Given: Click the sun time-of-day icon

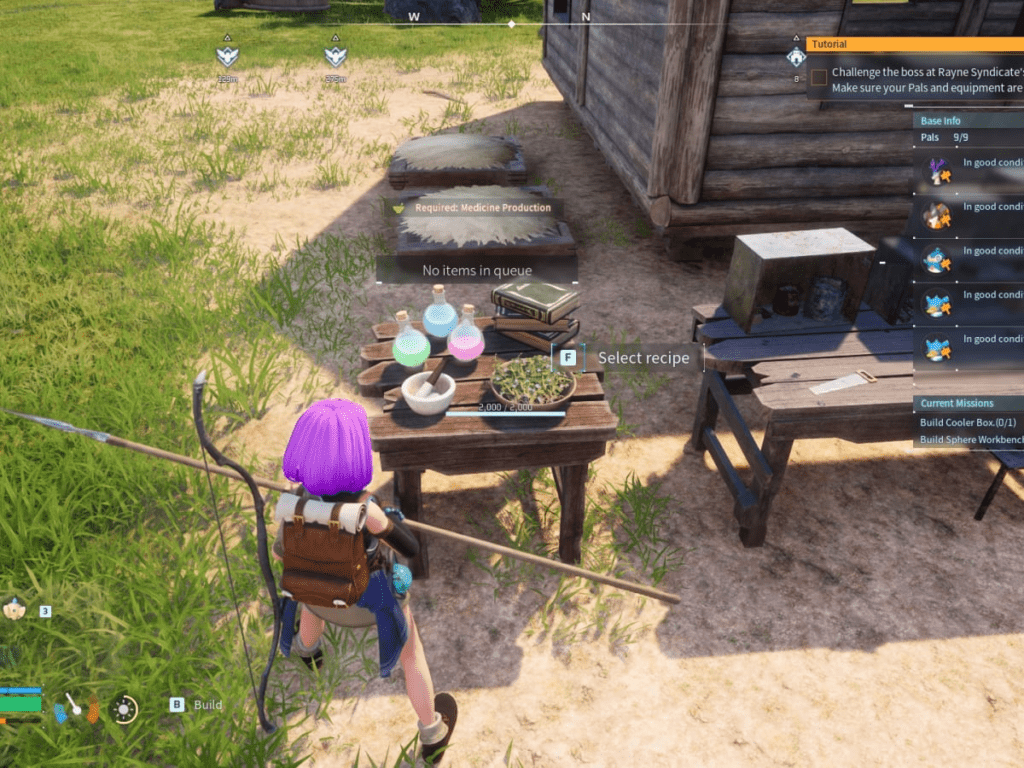Looking at the screenshot, I should (124, 708).
